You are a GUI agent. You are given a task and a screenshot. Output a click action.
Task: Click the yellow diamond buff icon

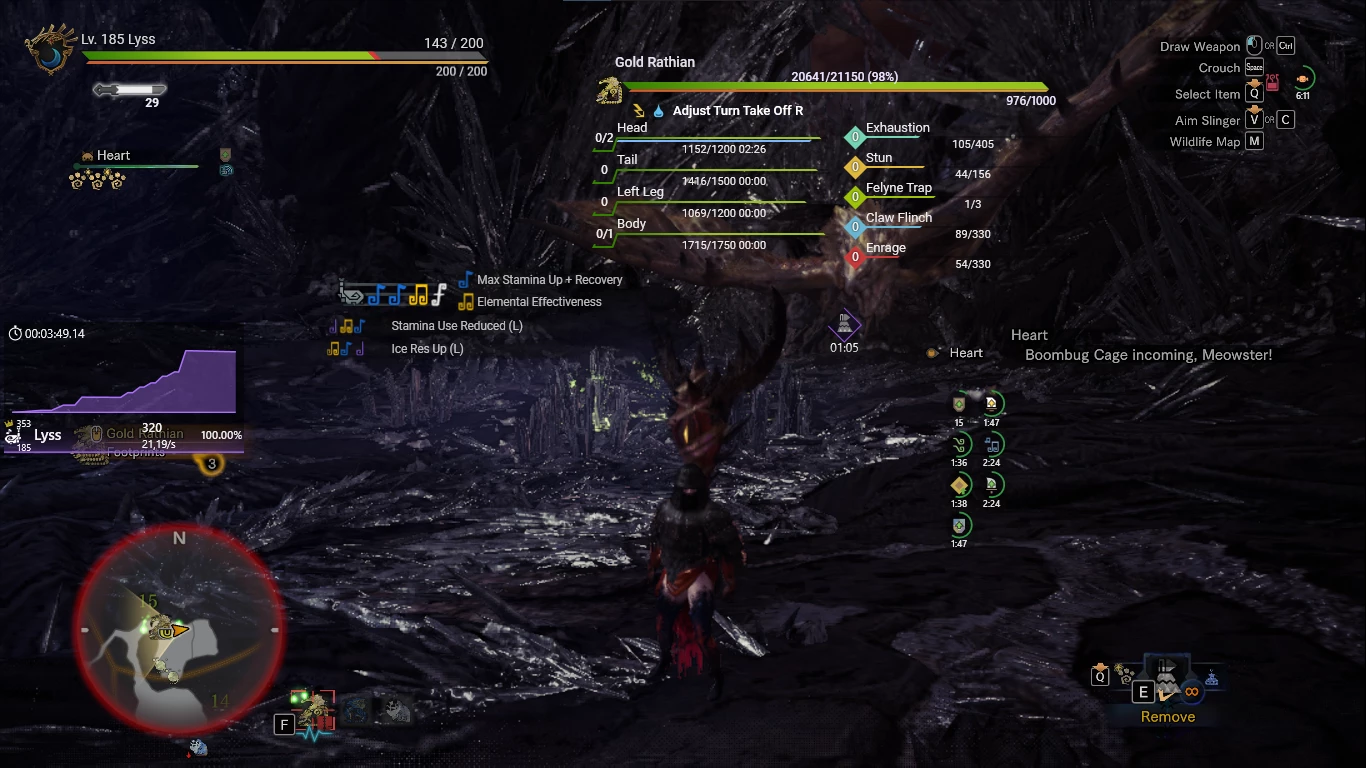(x=959, y=485)
